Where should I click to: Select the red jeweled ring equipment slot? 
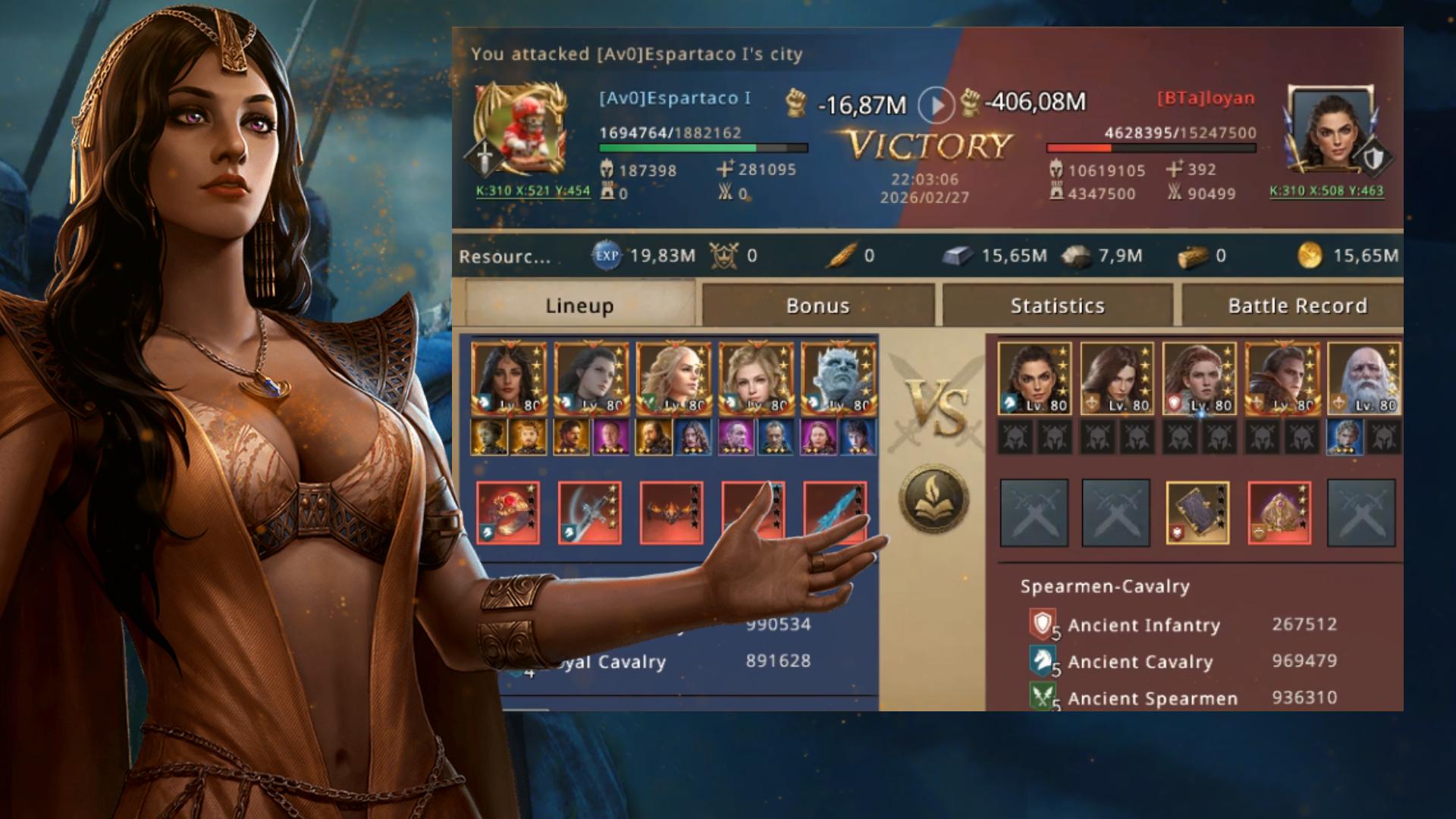pos(508,513)
